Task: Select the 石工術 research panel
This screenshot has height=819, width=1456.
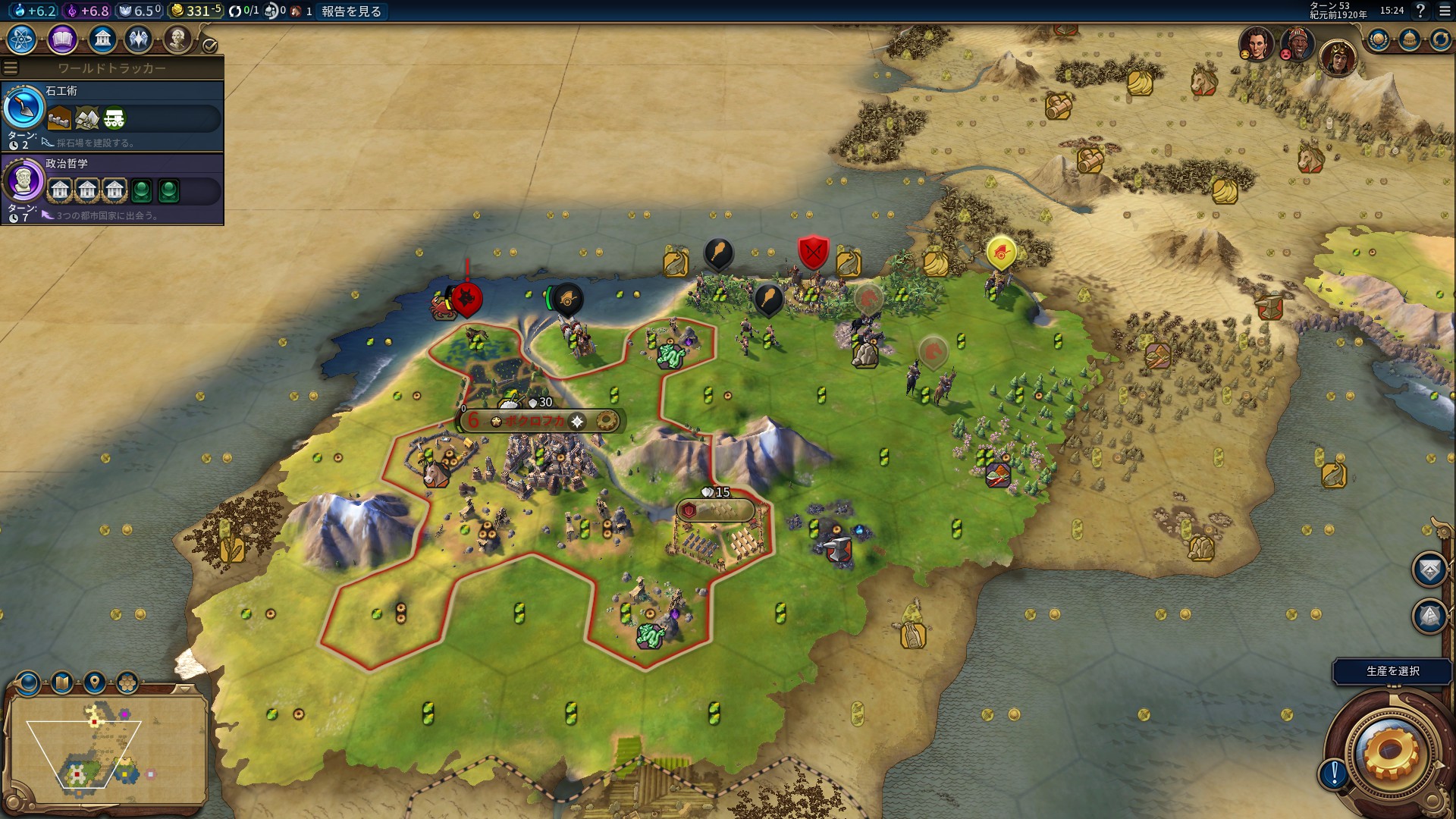Action: (112, 116)
